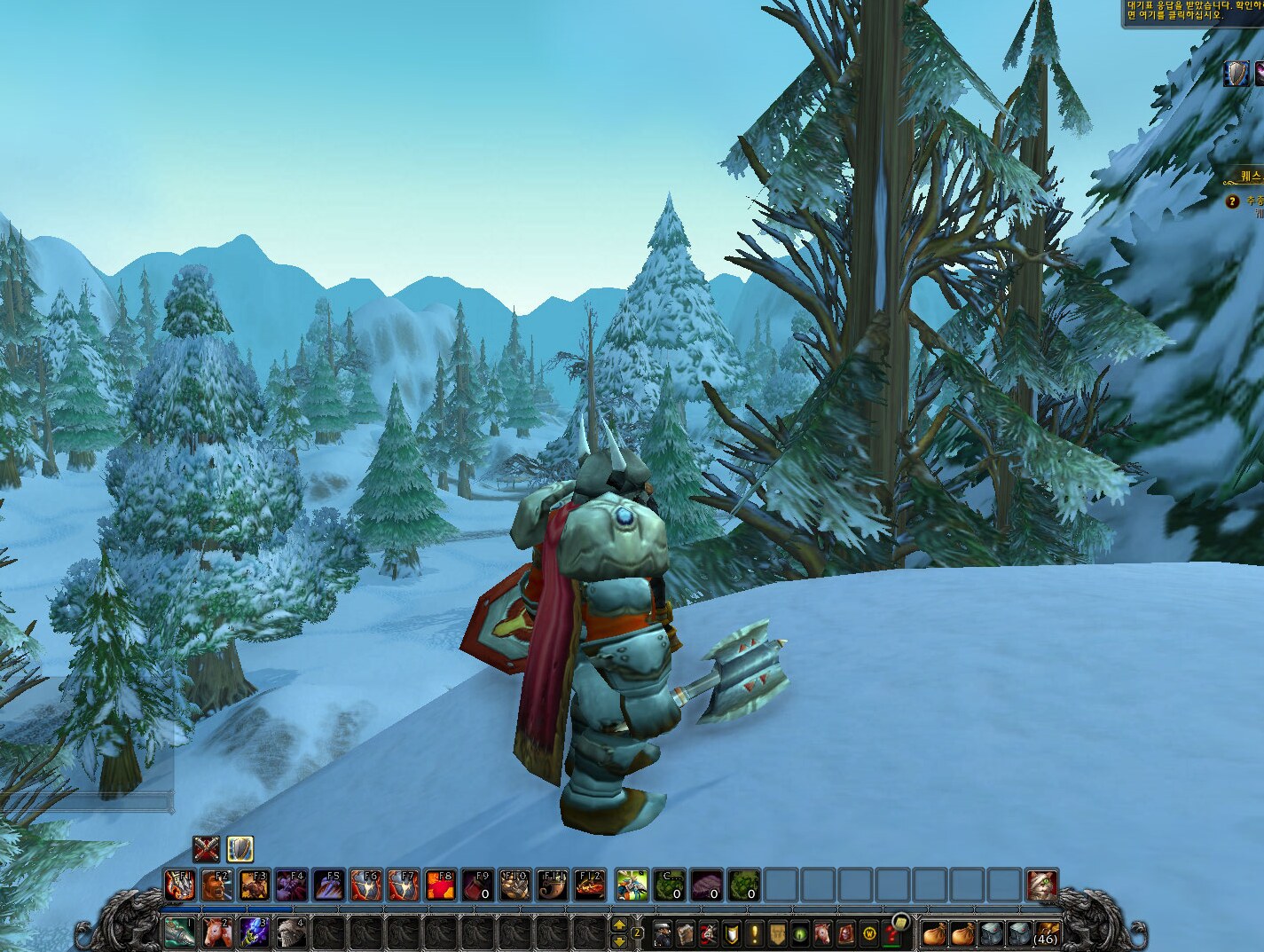The width and height of the screenshot is (1264, 952).
Task: Switch to the shield defensive stance
Action: [239, 850]
